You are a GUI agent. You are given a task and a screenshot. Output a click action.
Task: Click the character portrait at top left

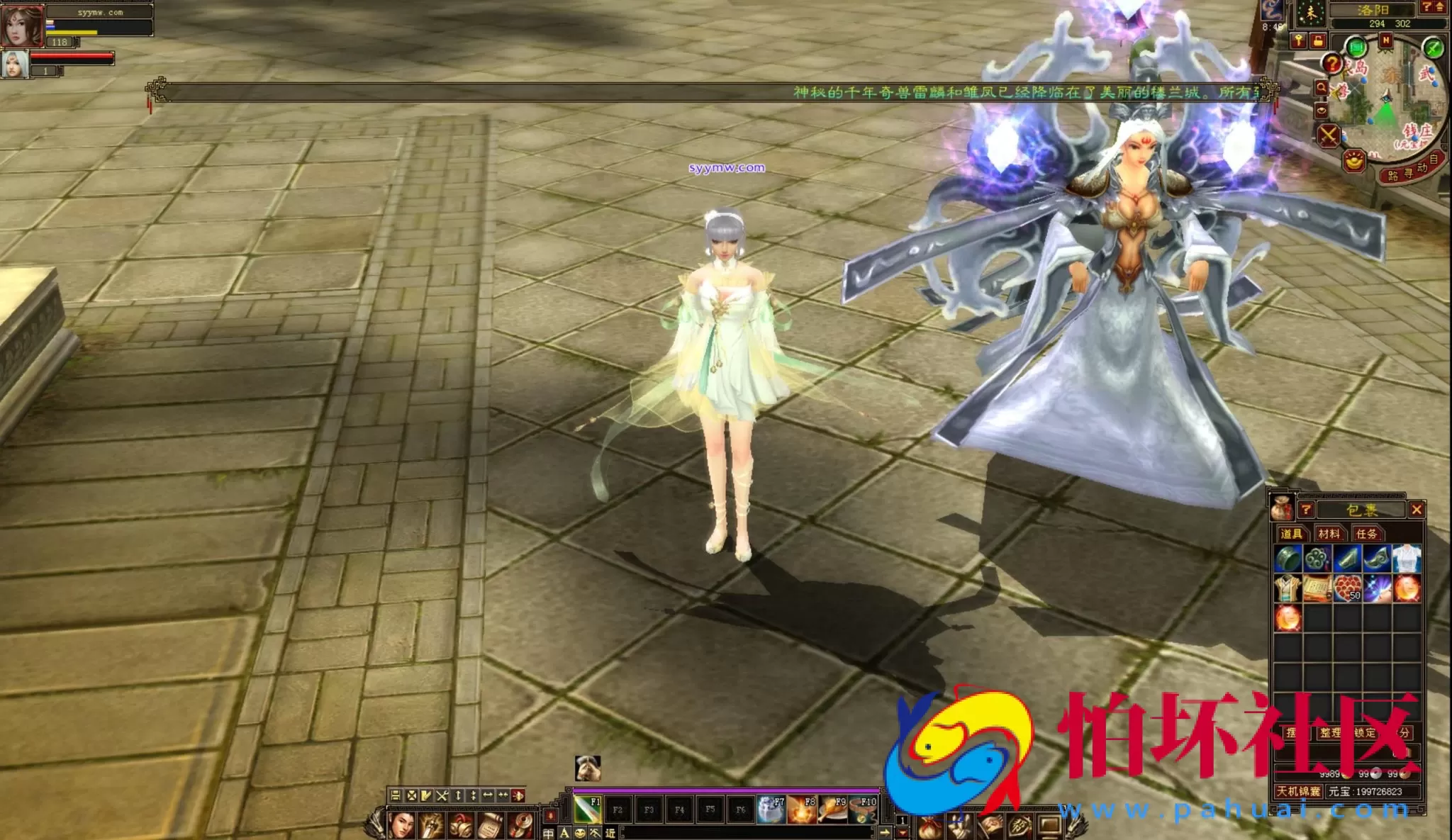point(23,25)
